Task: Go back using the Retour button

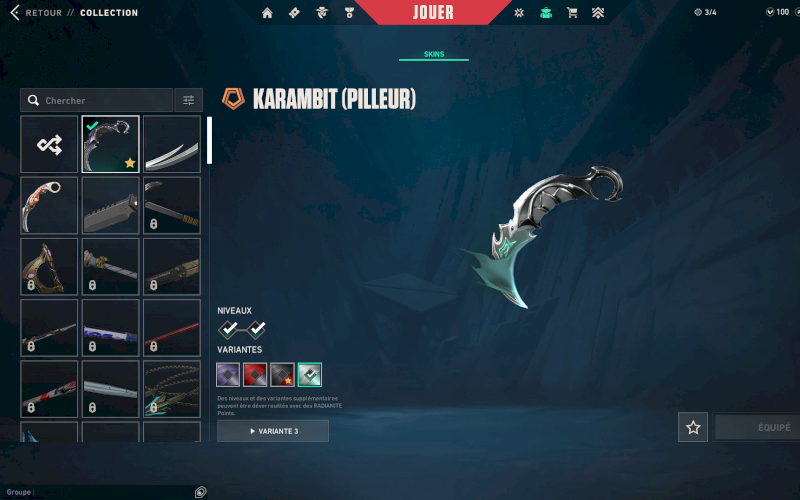Action: coord(36,13)
